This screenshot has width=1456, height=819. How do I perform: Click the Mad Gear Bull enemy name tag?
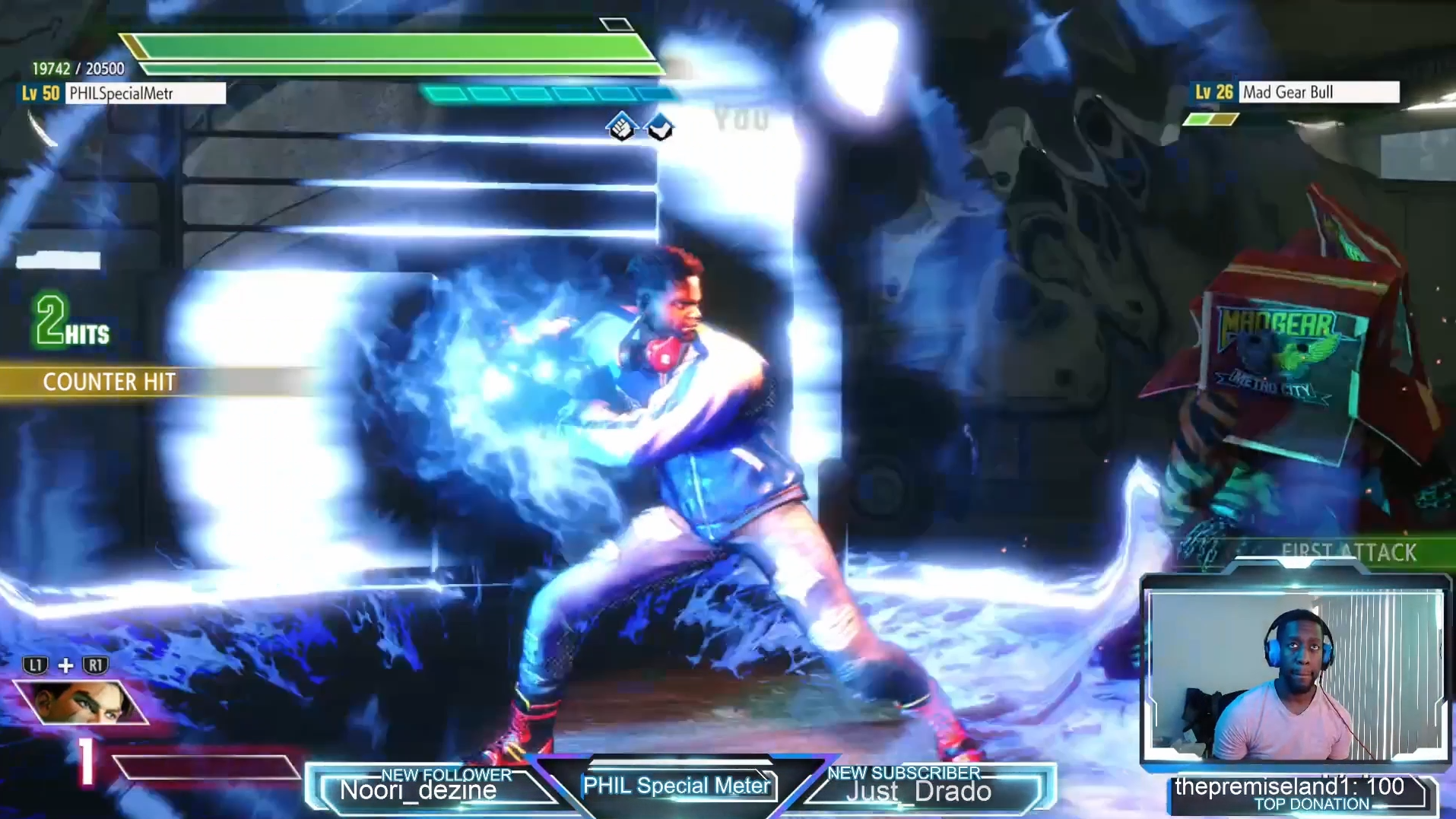(1318, 92)
